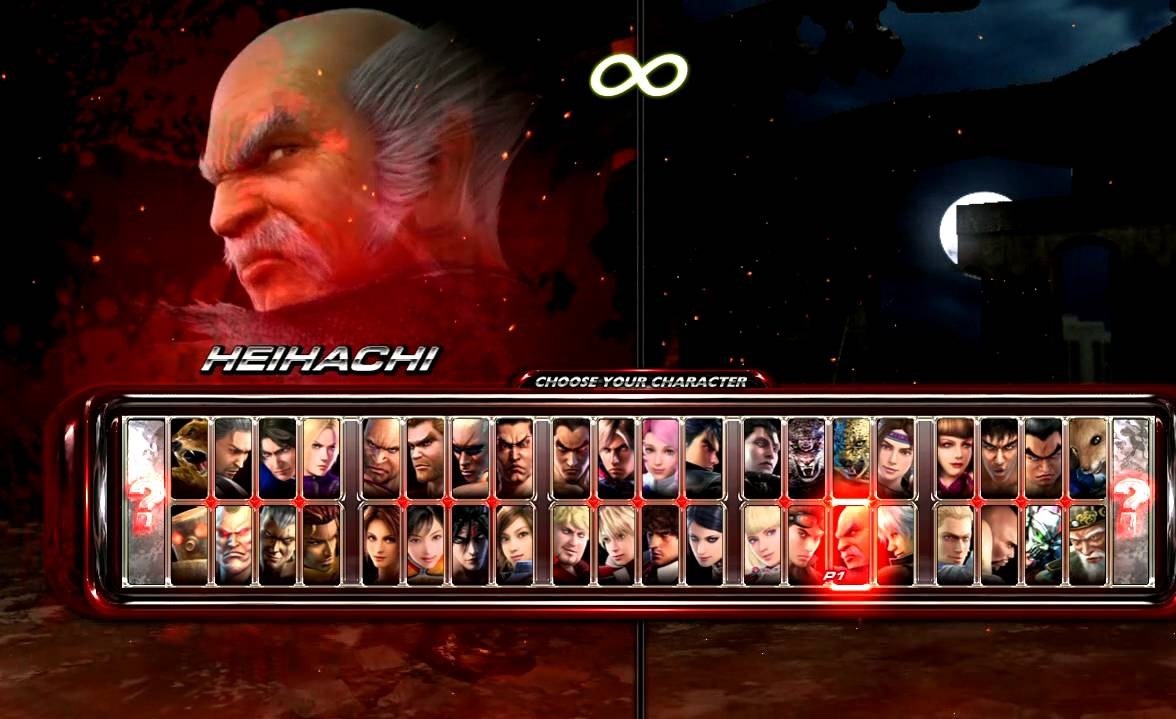Select Yoshimitsu's green-white armored mask portrait
Screen dimensions: 1176x719
(x=1043, y=543)
